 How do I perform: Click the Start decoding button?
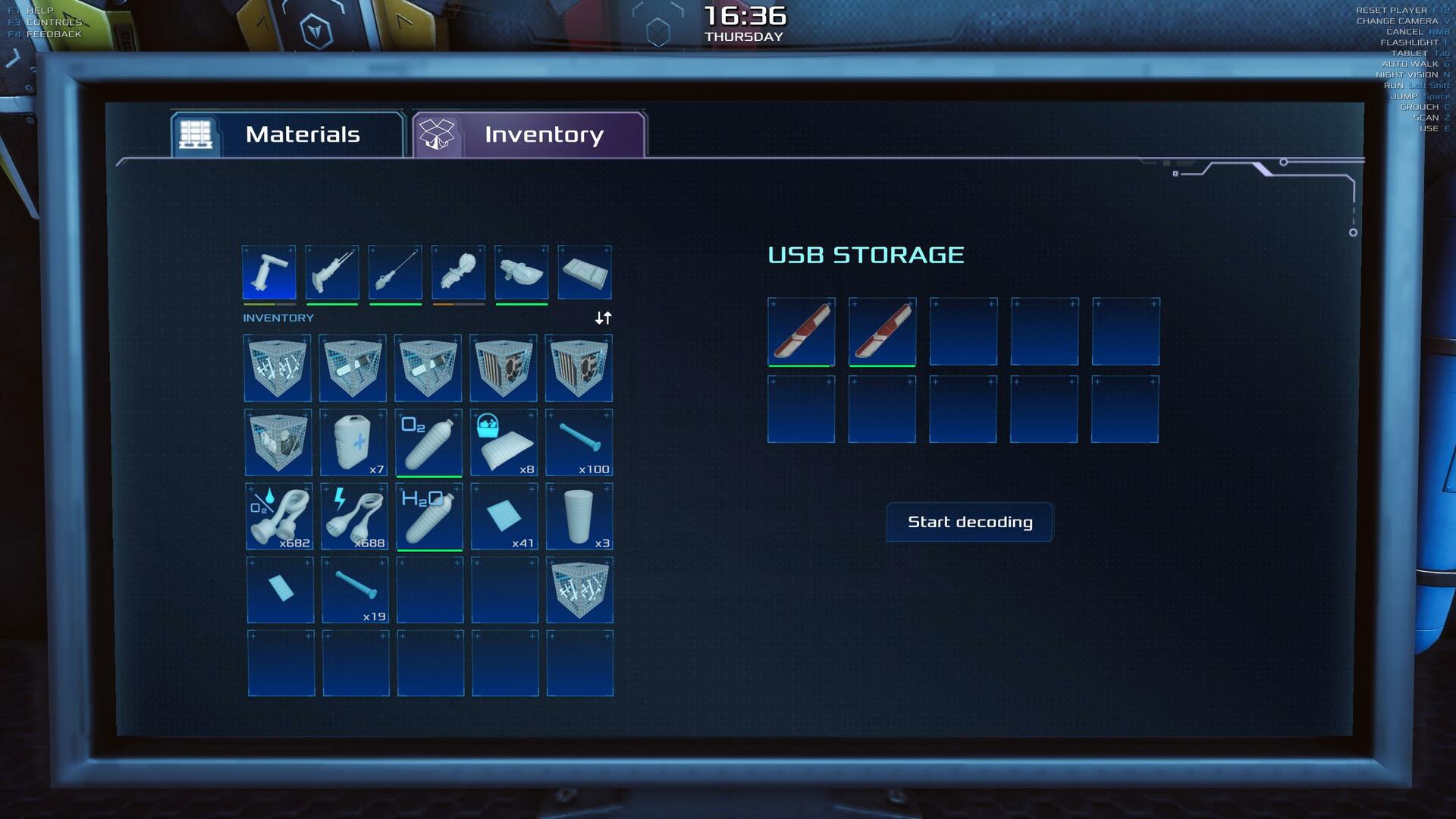(969, 522)
